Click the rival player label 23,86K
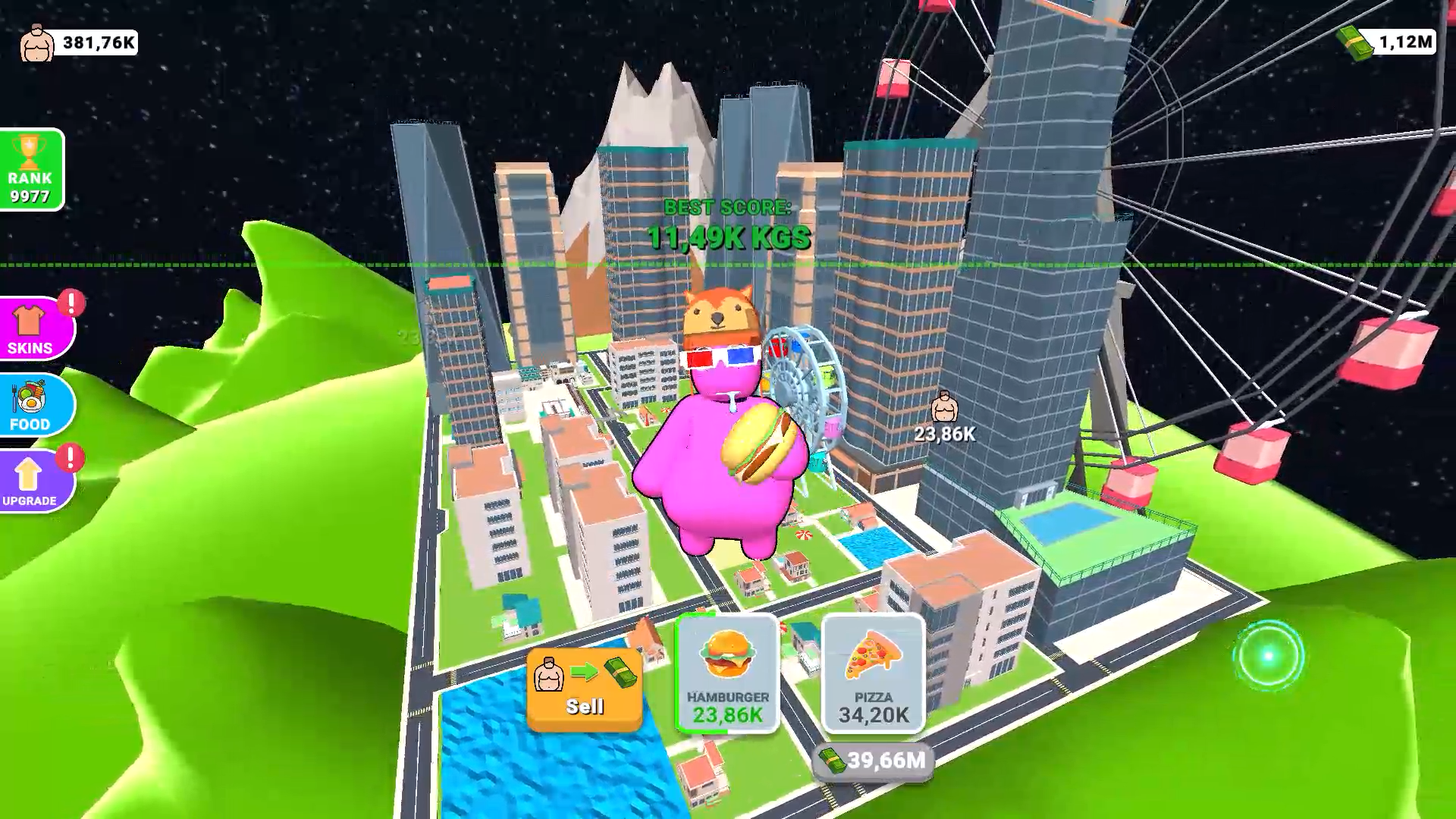 943,421
